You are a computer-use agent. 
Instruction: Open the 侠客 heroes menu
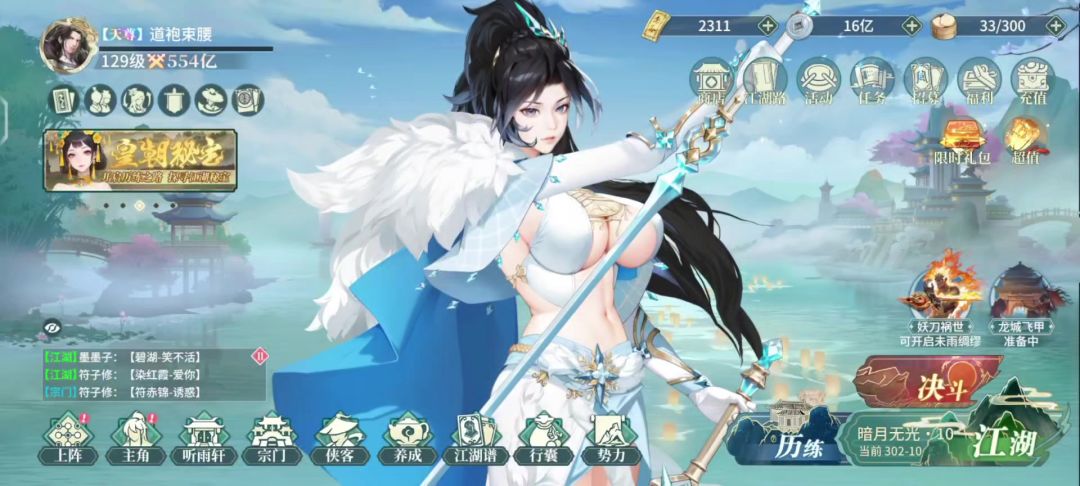[x=339, y=438]
